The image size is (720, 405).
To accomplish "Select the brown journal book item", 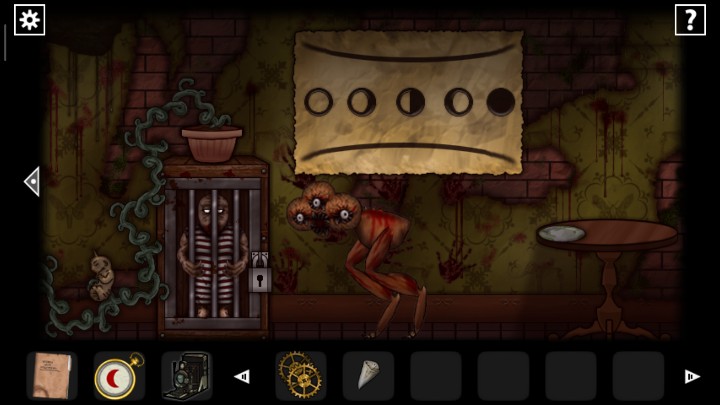I will 51,376.
